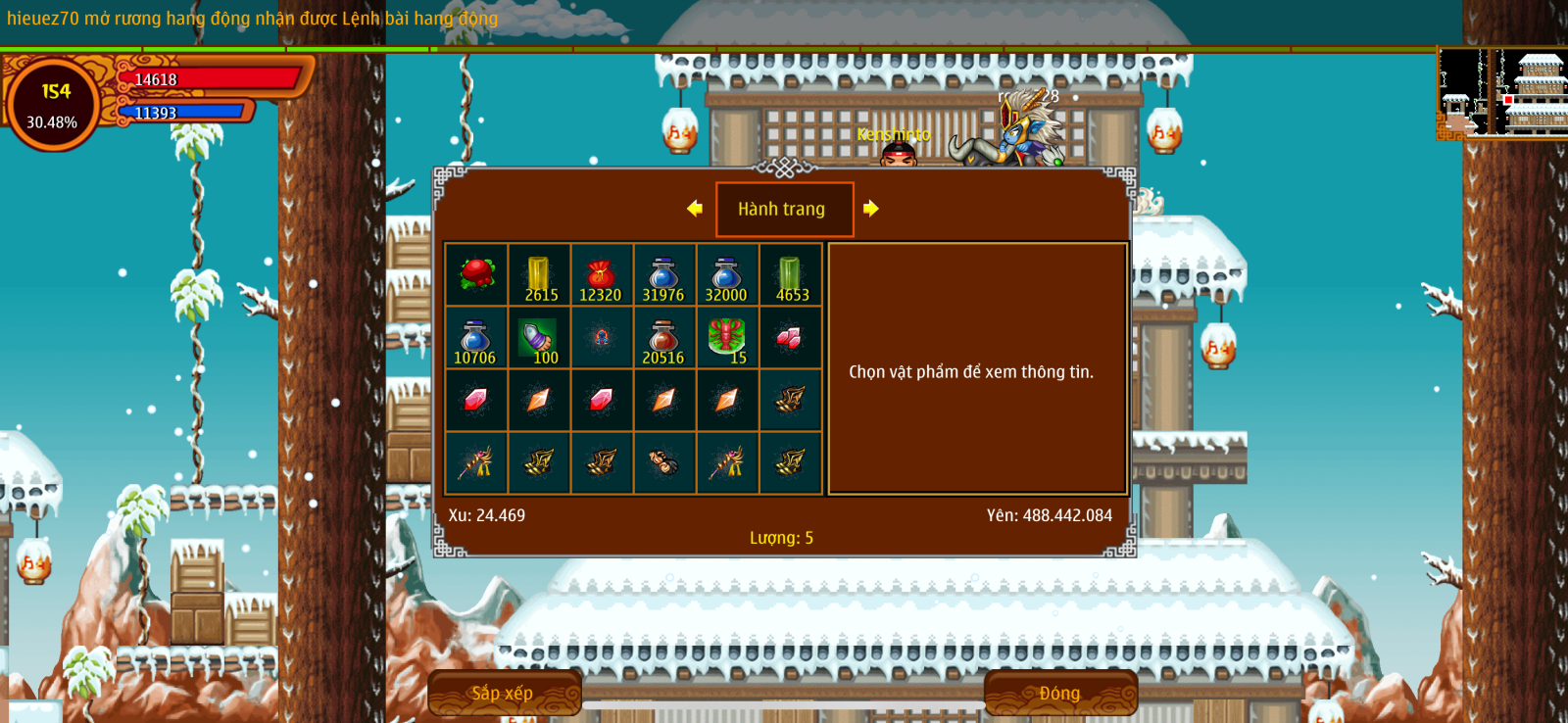The width and height of the screenshot is (1568, 723).
Task: Close the inventory with Đóng
Action: pyautogui.click(x=1059, y=693)
